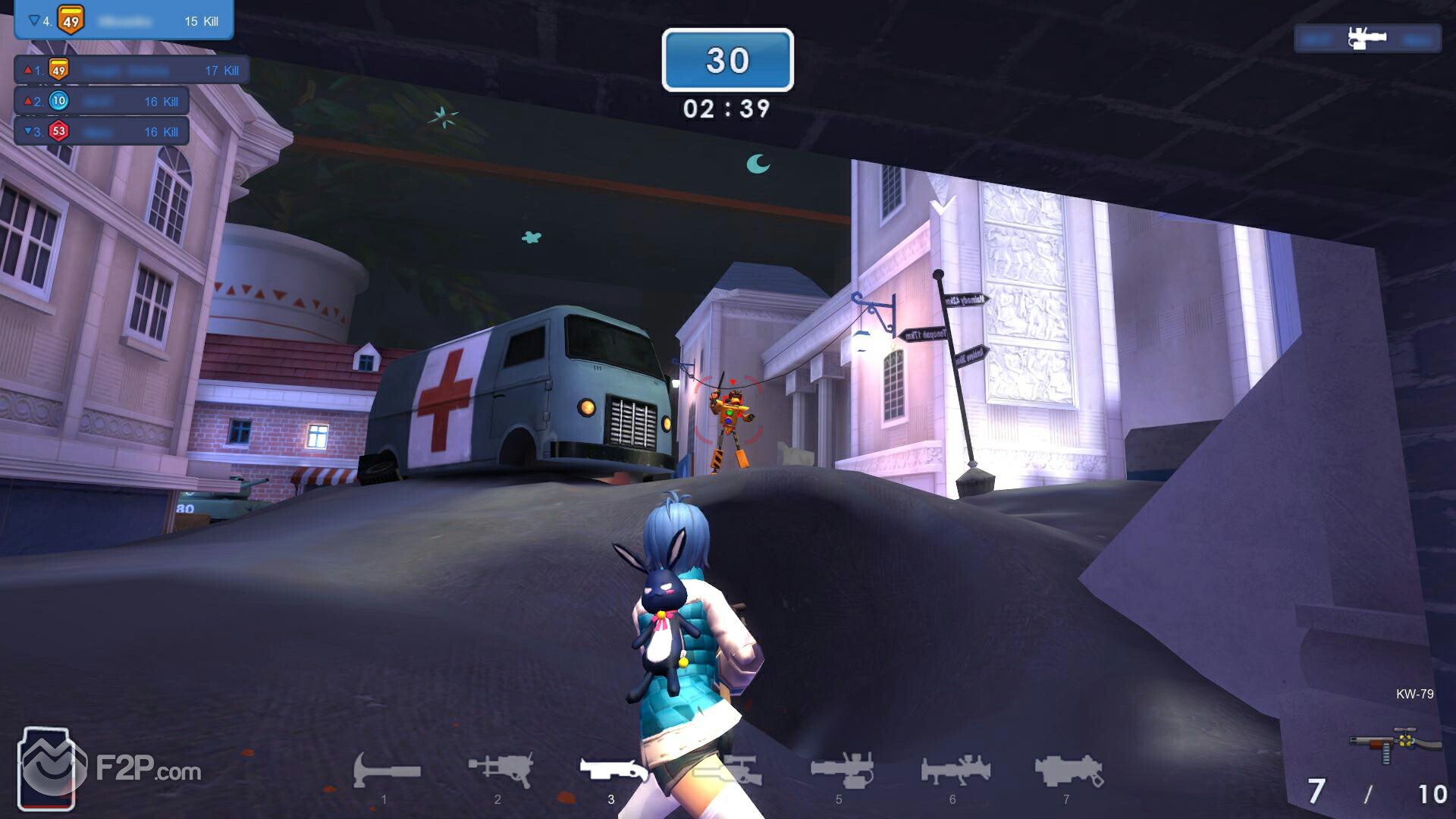Switch to the slot 6 rocket launcher

955,770
